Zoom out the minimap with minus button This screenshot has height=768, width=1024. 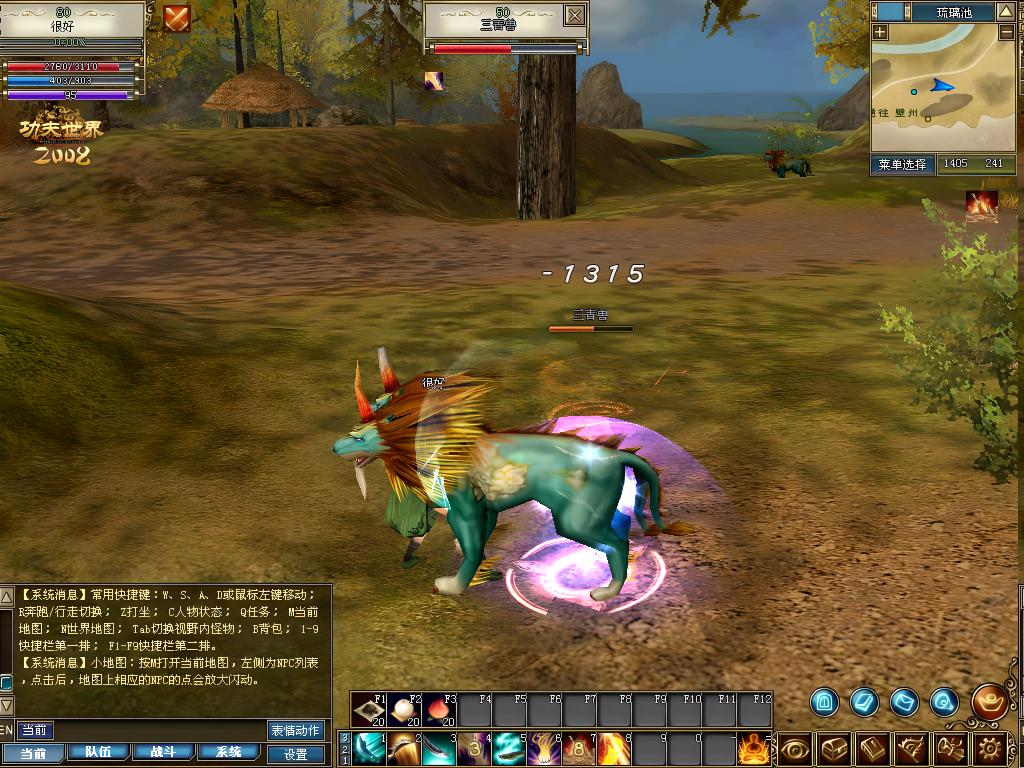tap(1006, 32)
